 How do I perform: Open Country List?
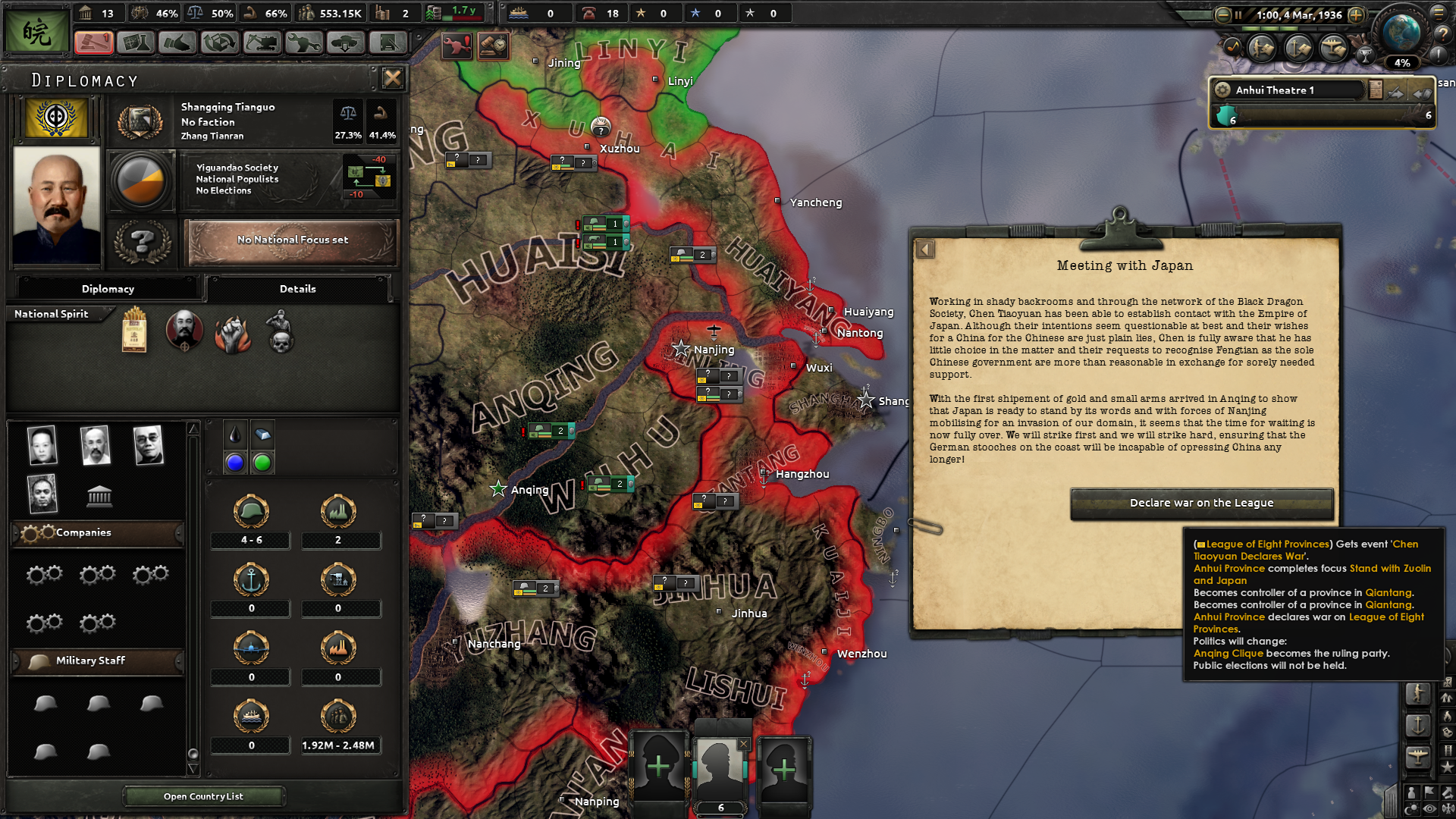pos(203,796)
